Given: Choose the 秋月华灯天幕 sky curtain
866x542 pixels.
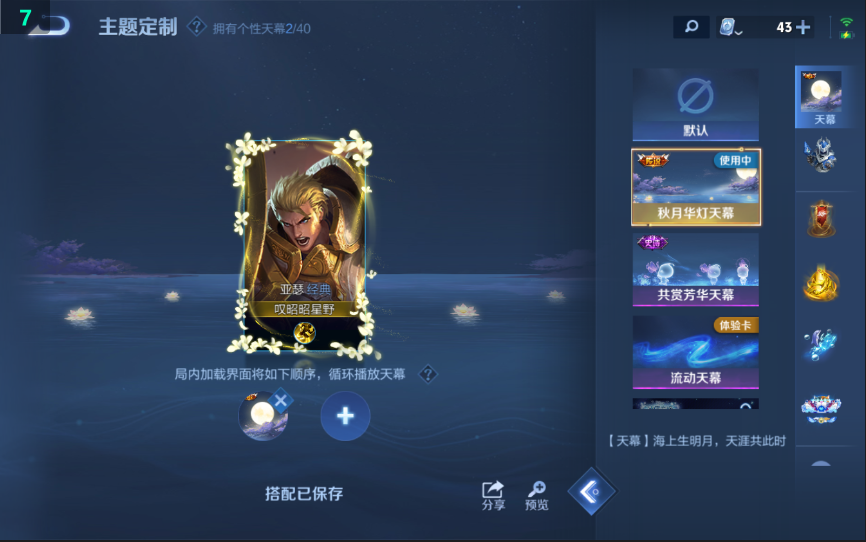Looking at the screenshot, I should coord(695,187).
